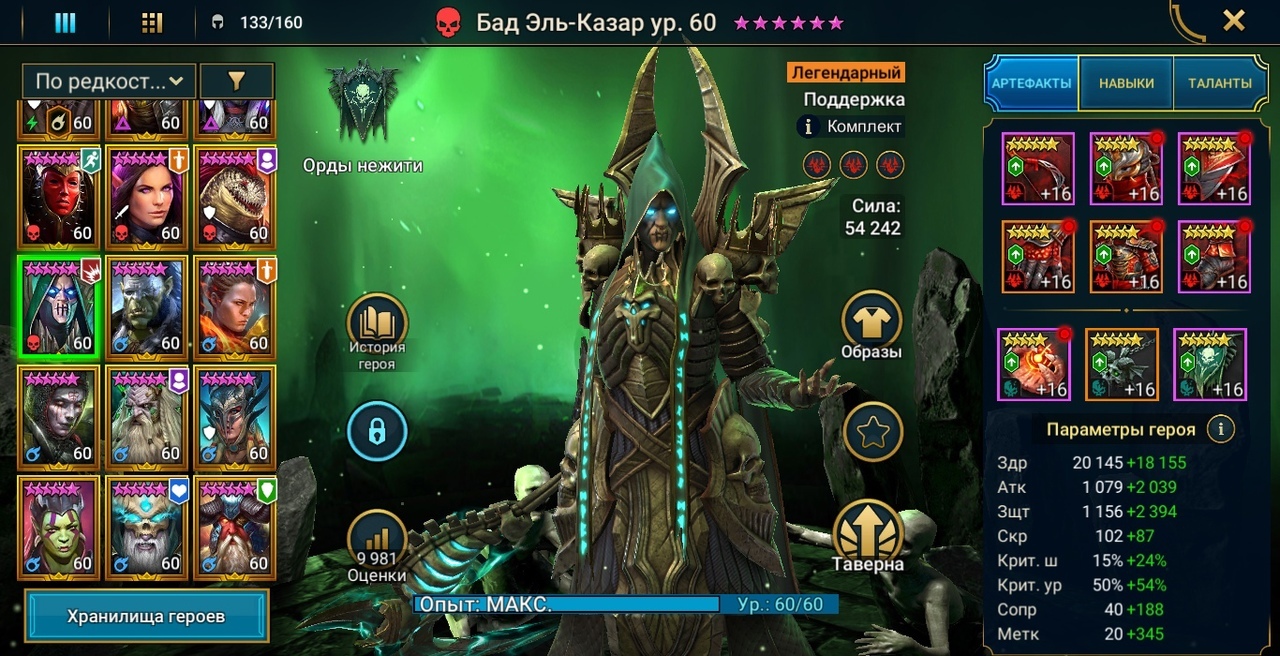
Task: Switch to the Навыки tab
Action: (x=1126, y=83)
